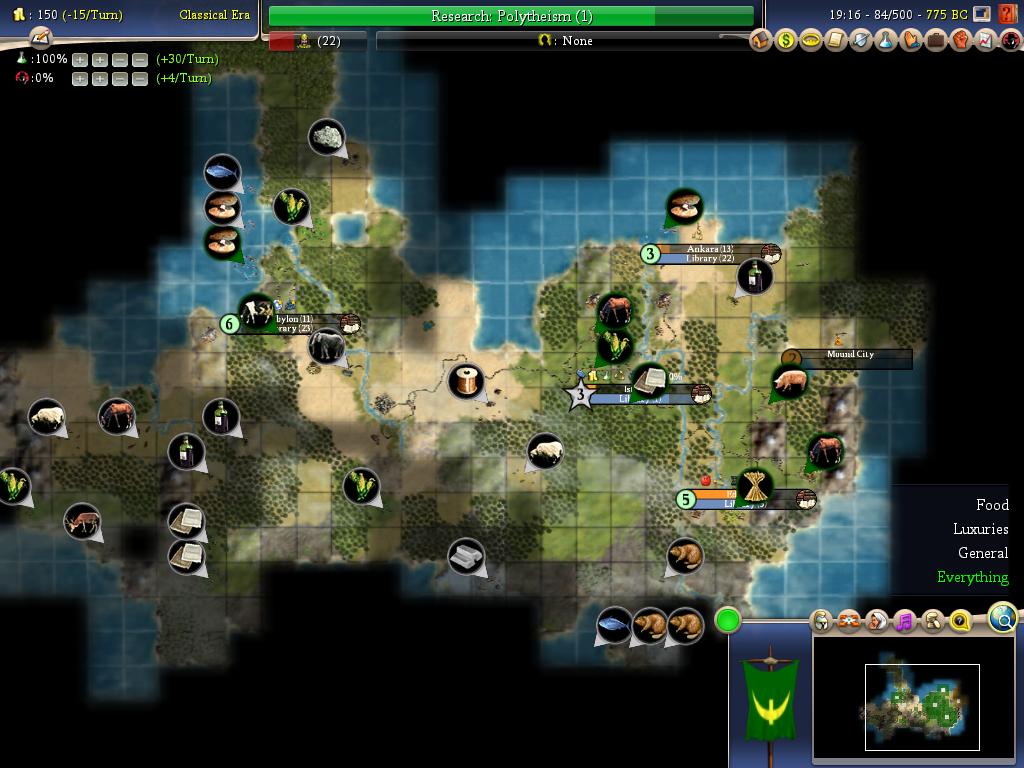Viewport: 1024px width, 768px height.
Task: Filter resources to Luxuries
Action: (x=980, y=529)
